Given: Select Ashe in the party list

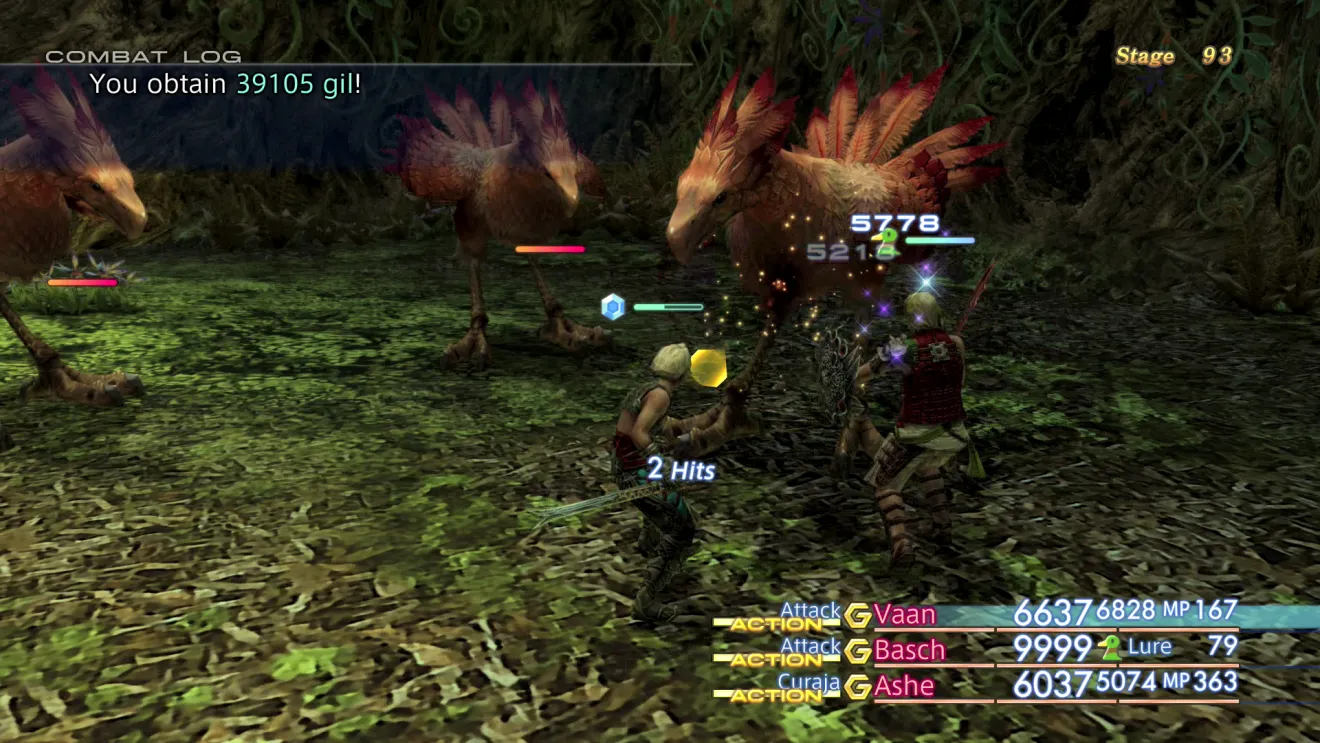Looking at the screenshot, I should pos(904,686).
